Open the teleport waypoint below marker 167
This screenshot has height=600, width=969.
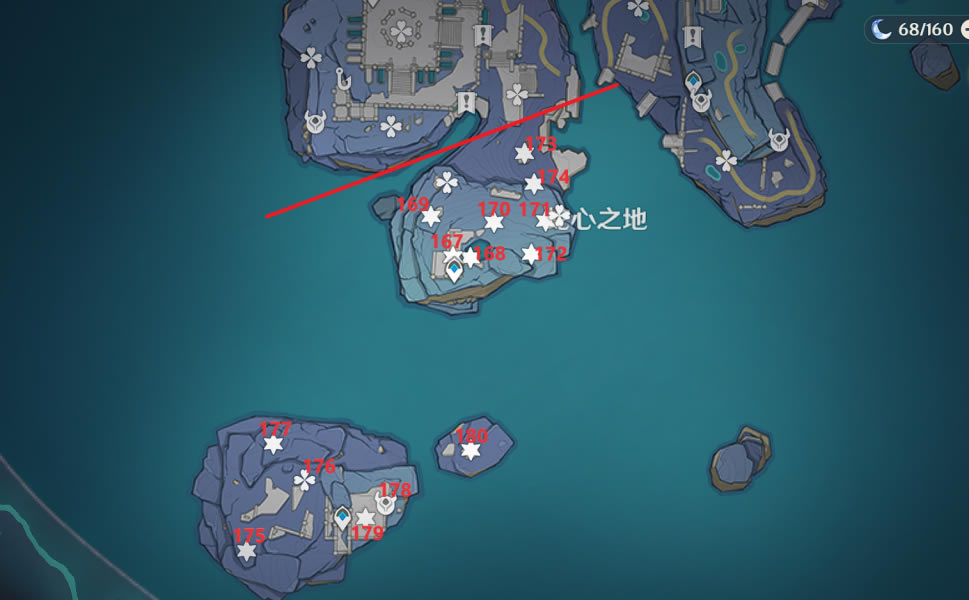click(455, 270)
